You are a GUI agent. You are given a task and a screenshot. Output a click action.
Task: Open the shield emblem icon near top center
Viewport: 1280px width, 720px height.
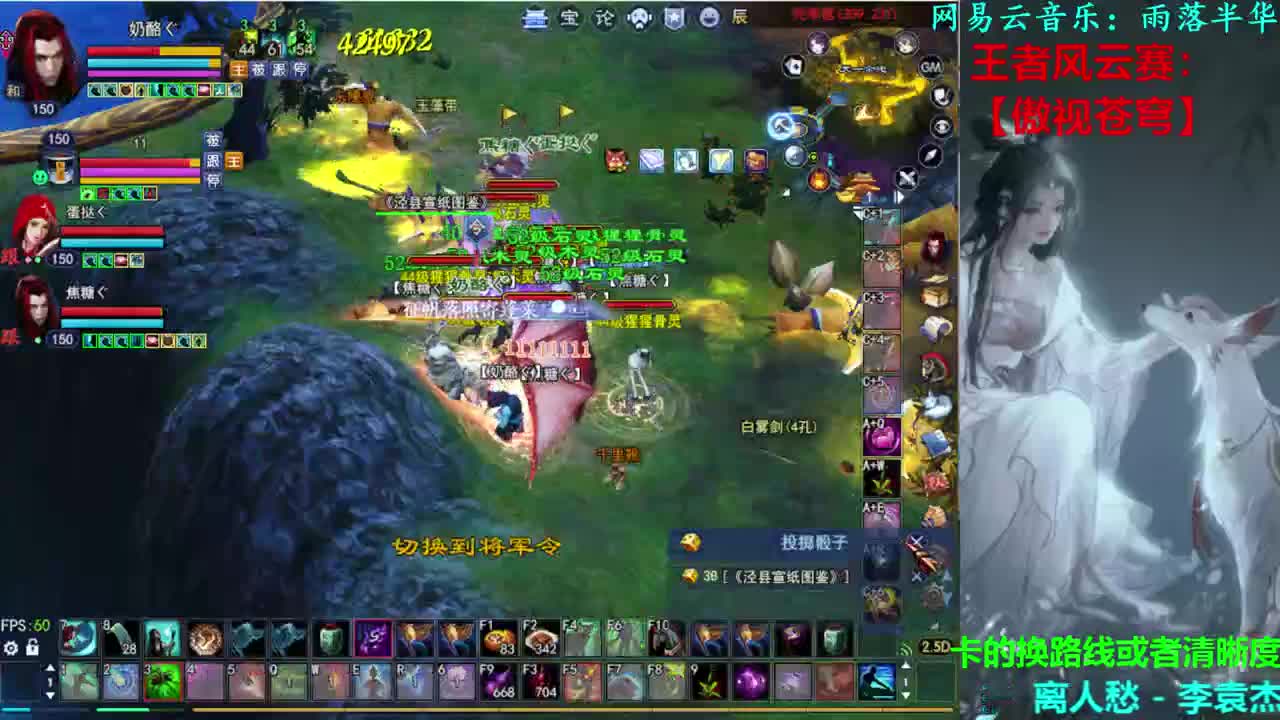(672, 18)
